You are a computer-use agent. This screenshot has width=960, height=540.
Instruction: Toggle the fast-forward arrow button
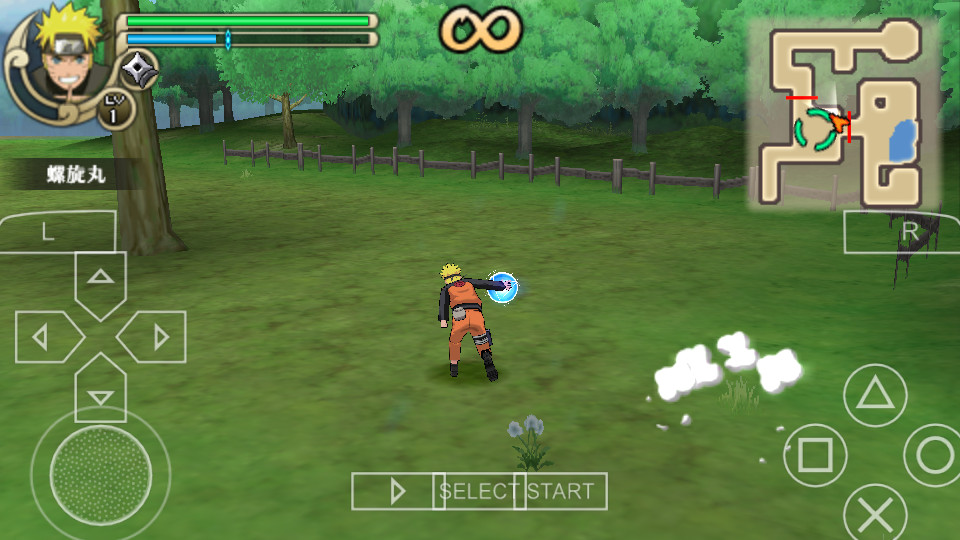tap(396, 491)
